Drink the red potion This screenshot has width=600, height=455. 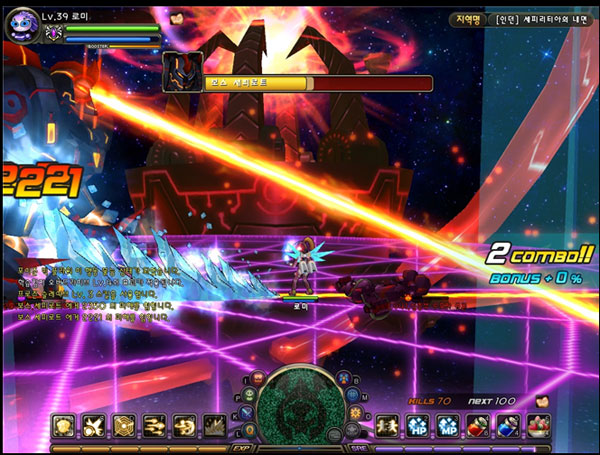(478, 425)
